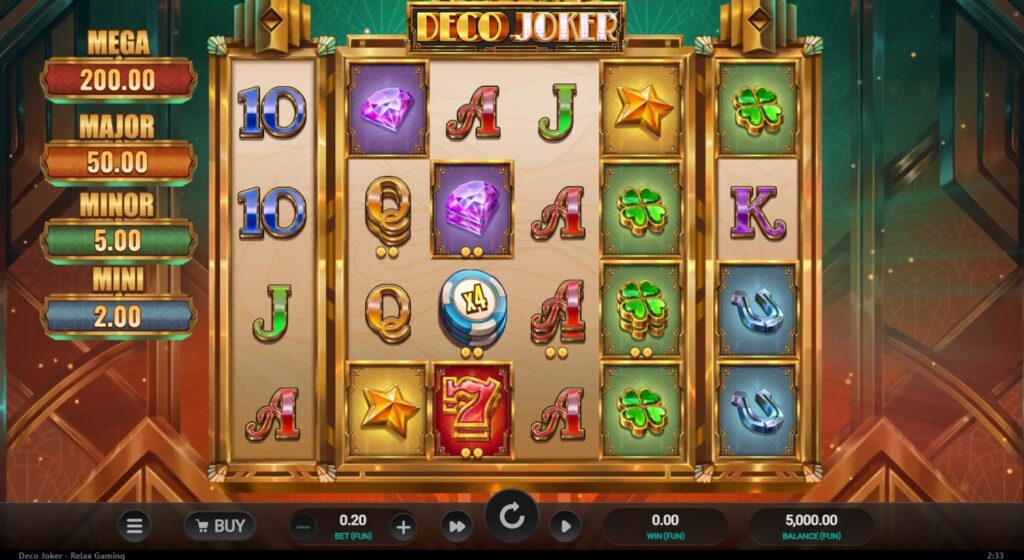Image resolution: width=1024 pixels, height=560 pixels.
Task: Decrease the bet with the minus button
Action: tap(306, 526)
